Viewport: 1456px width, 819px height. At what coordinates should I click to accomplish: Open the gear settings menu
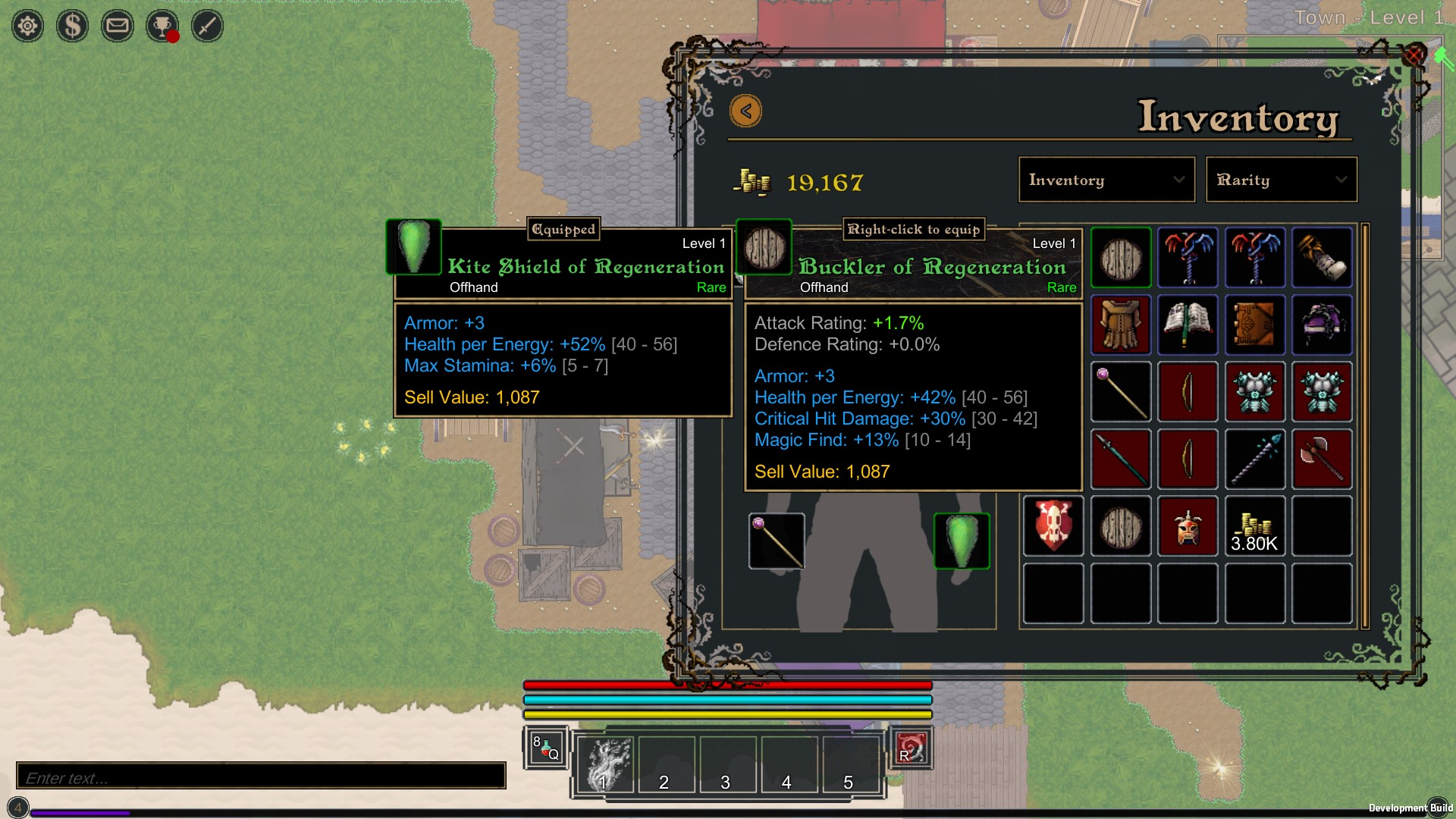[x=28, y=27]
